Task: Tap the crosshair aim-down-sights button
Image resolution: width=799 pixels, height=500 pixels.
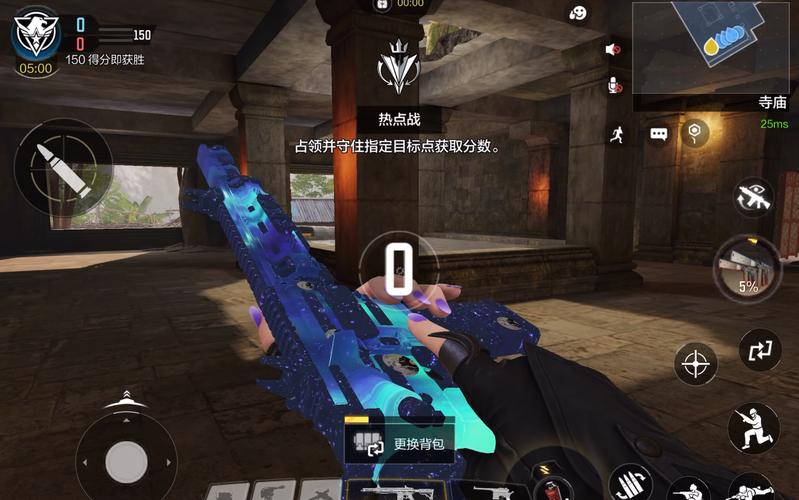Action: [695, 363]
